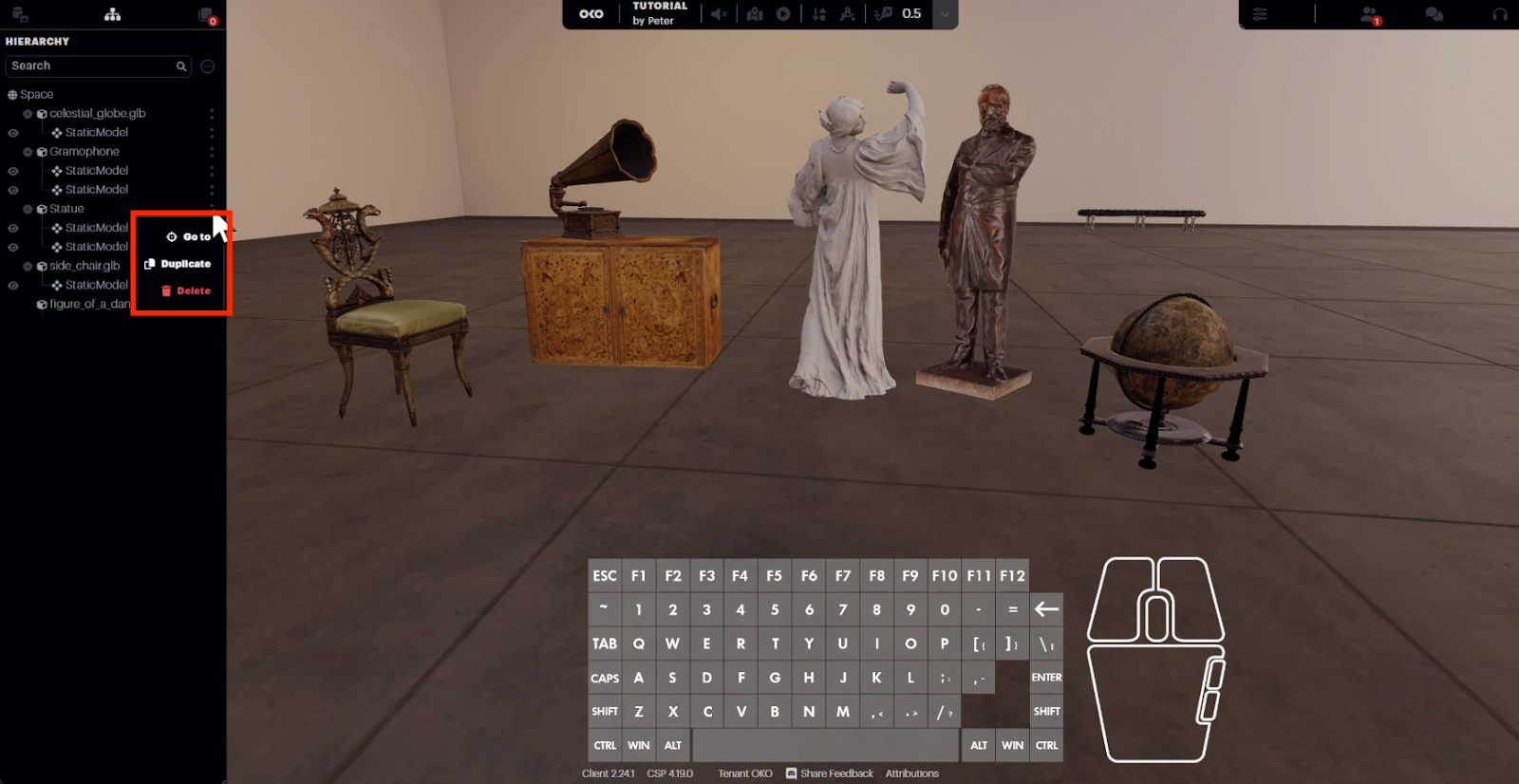Screen dimensions: 1519x784
Task: Click the OKO logo button
Action: [x=591, y=14]
